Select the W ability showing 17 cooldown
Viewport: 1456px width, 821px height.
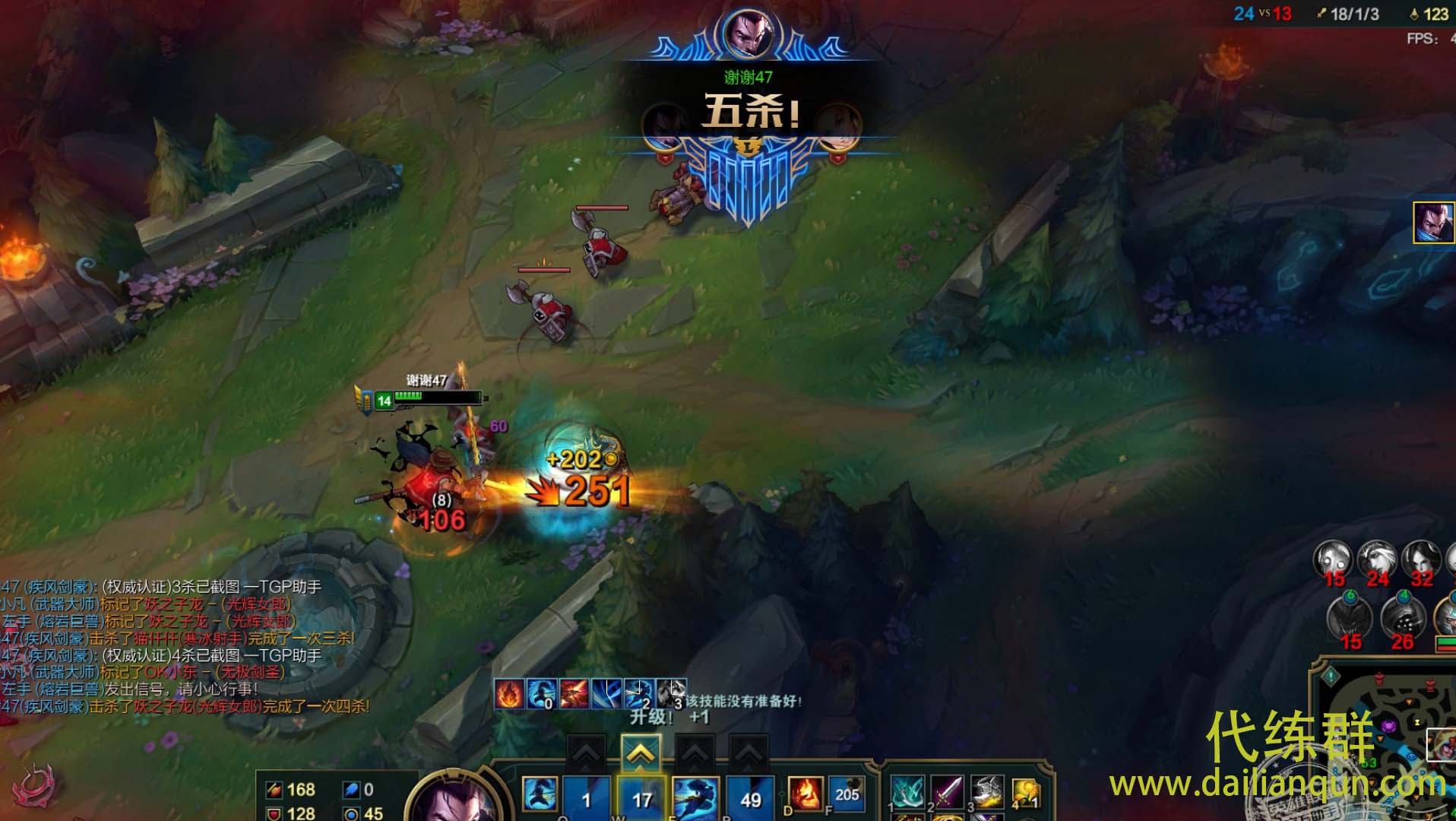(641, 798)
